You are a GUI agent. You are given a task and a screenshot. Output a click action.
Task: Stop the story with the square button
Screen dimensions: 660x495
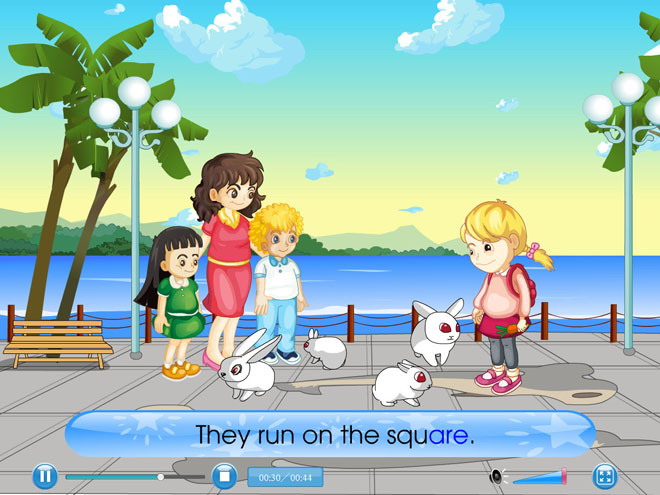pyautogui.click(x=223, y=477)
